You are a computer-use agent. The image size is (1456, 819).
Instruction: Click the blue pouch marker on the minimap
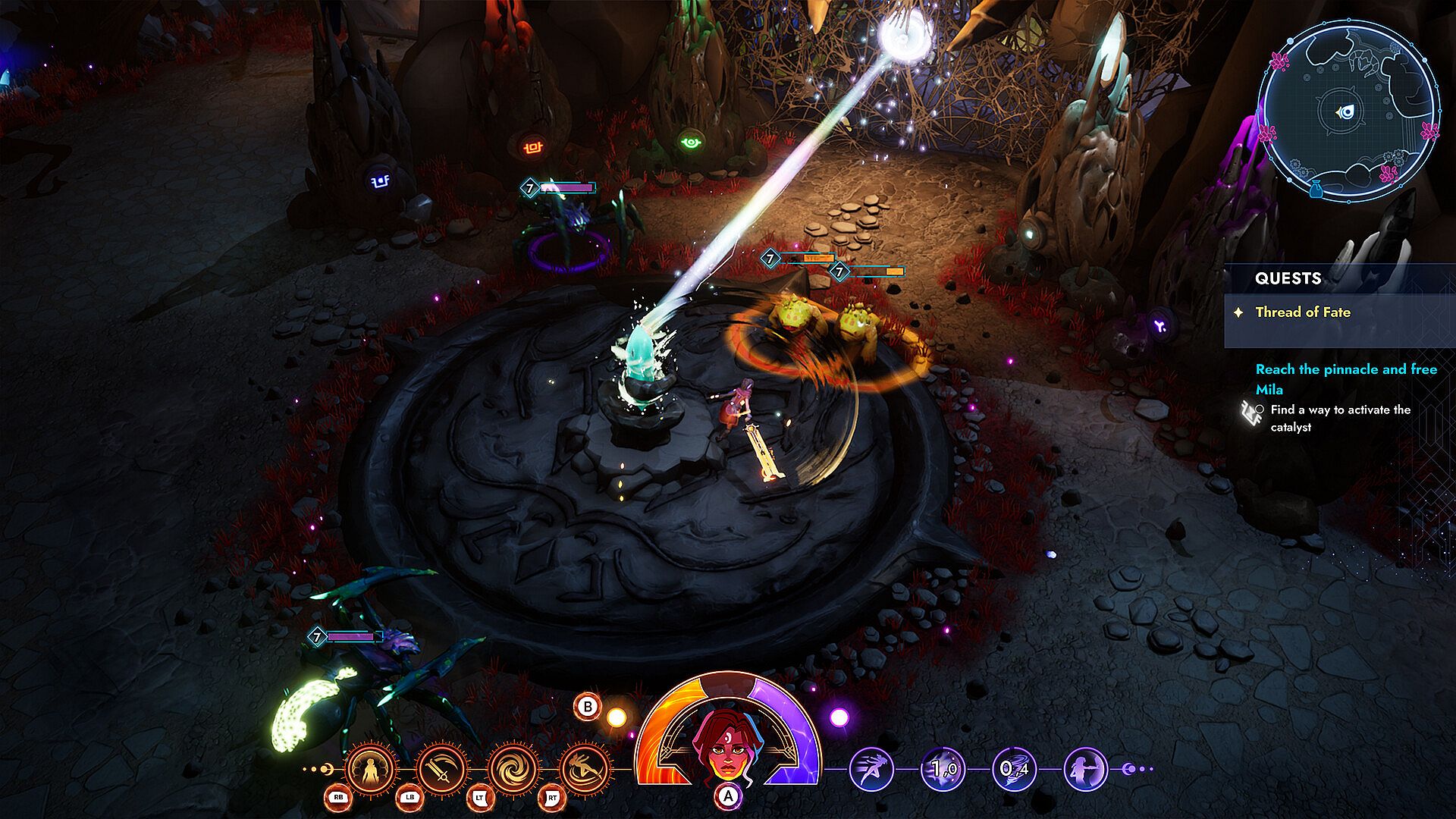point(1316,188)
